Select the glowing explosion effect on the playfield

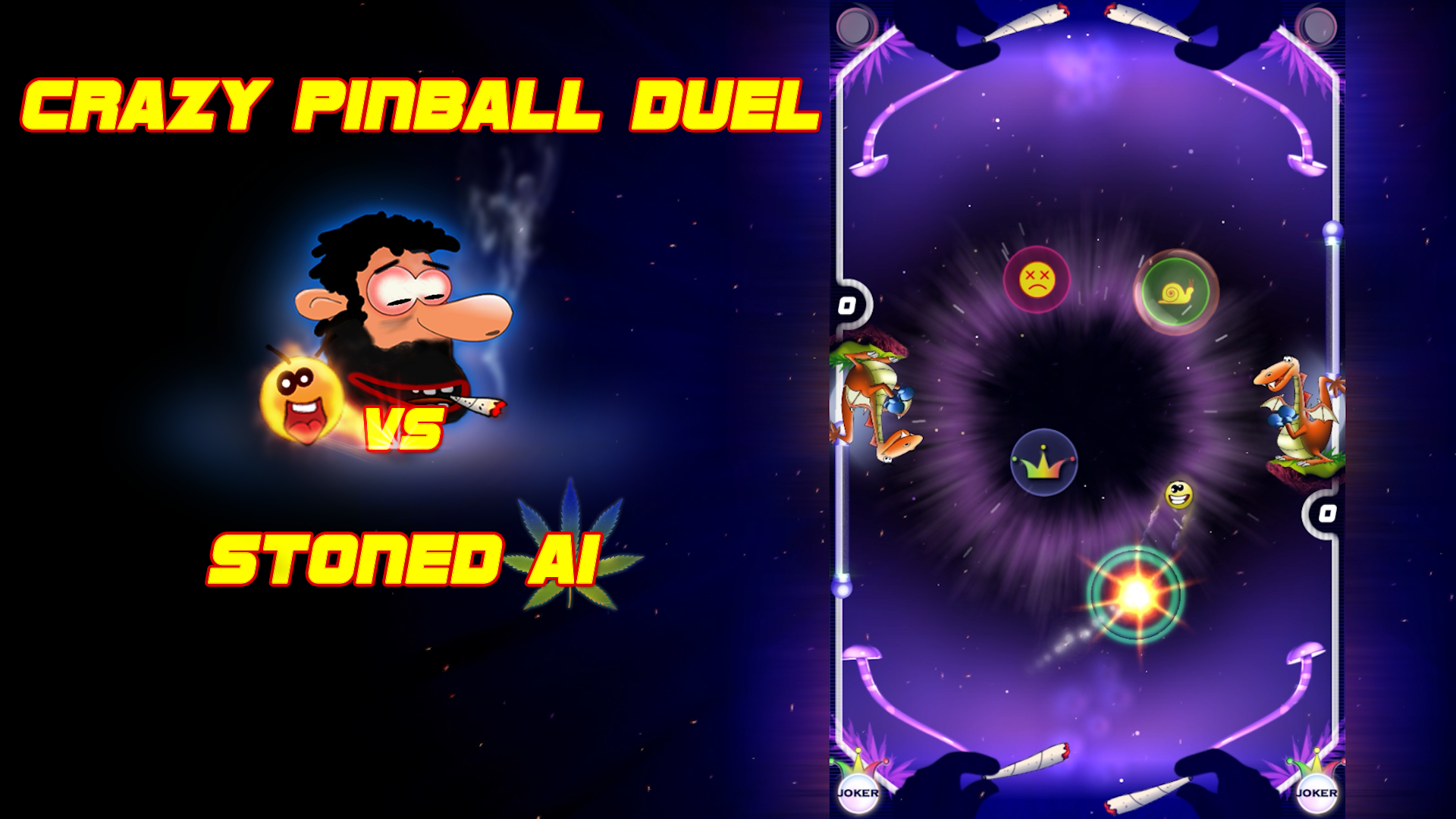(x=1137, y=595)
